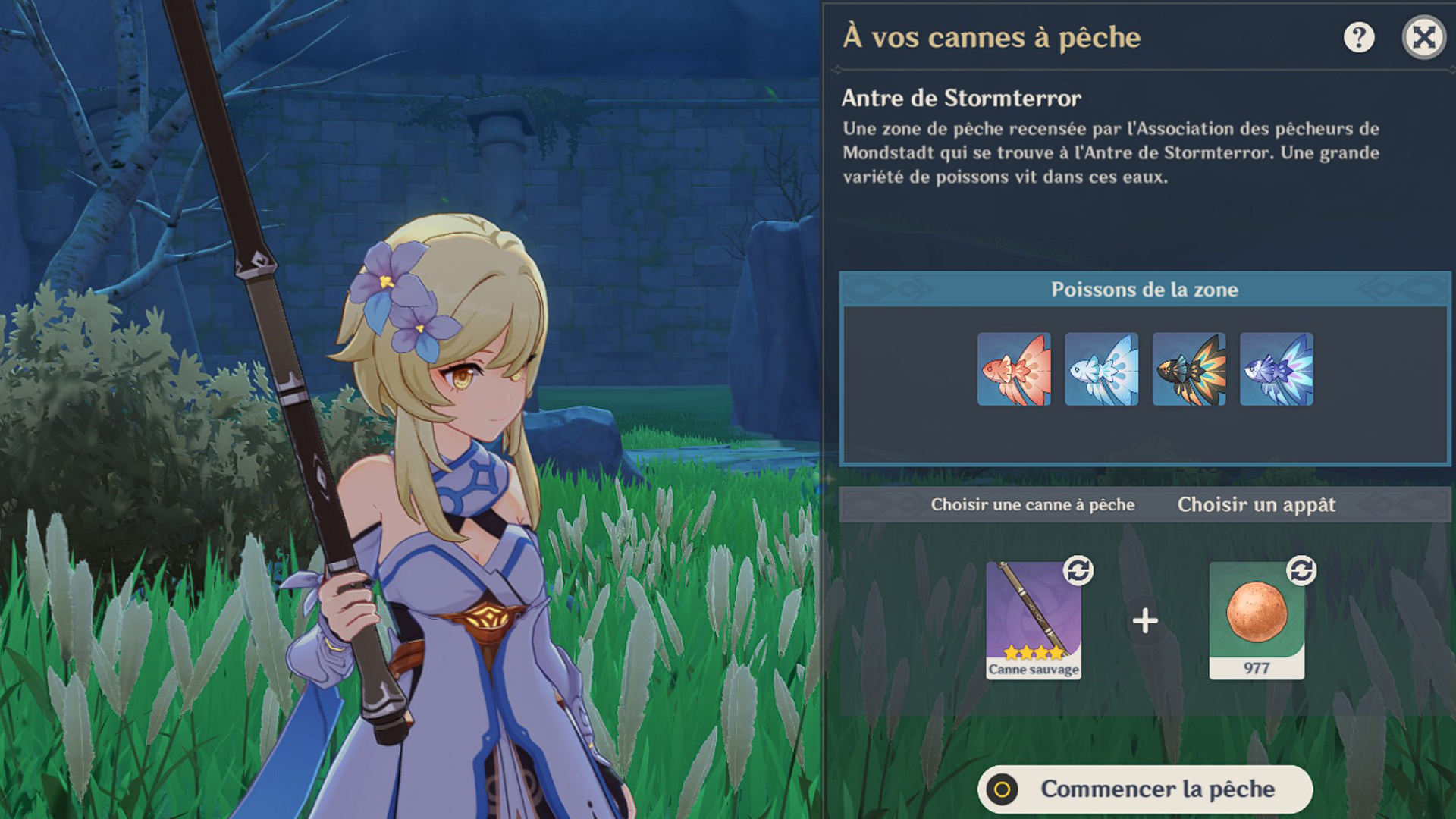Click the four-star rating on Canne sauvage
The image size is (1456, 819).
coord(1034,654)
